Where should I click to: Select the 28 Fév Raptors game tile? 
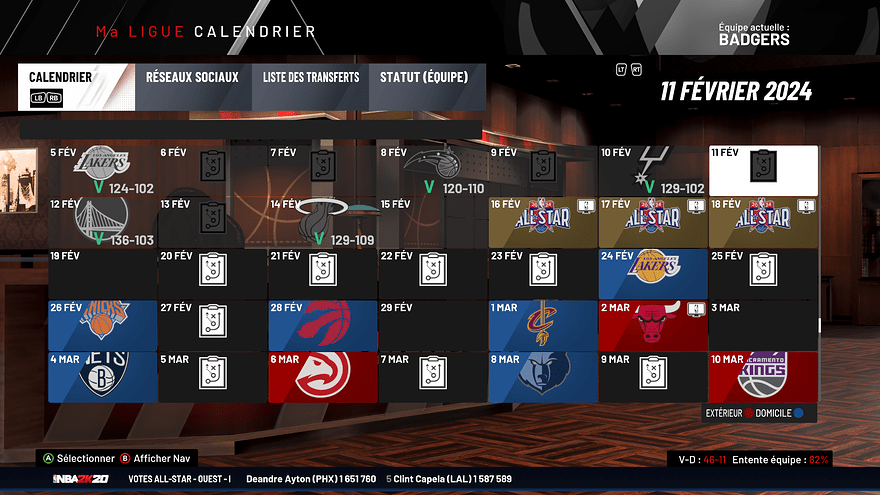[323, 324]
